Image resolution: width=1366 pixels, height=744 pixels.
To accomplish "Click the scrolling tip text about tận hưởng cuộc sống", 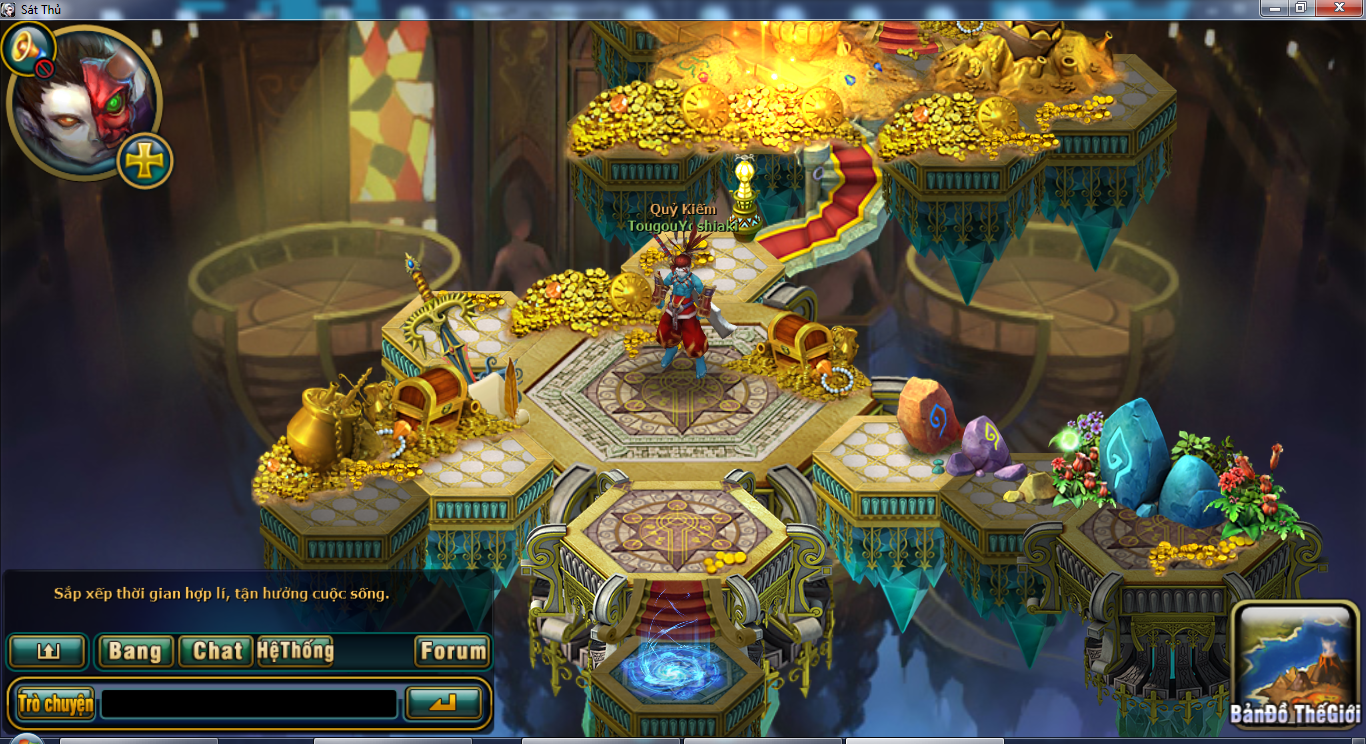I will point(220,593).
